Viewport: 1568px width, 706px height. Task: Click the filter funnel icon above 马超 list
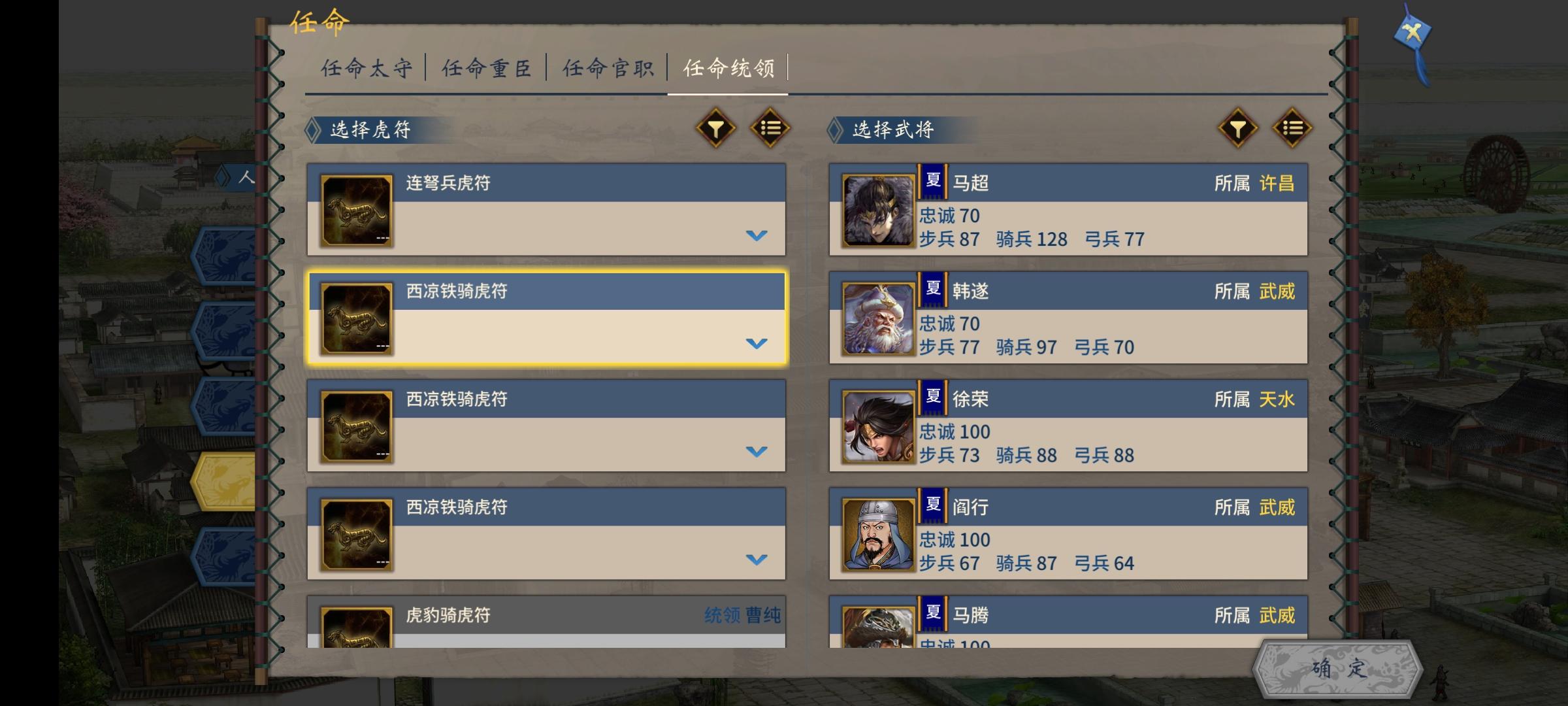pos(1237,129)
